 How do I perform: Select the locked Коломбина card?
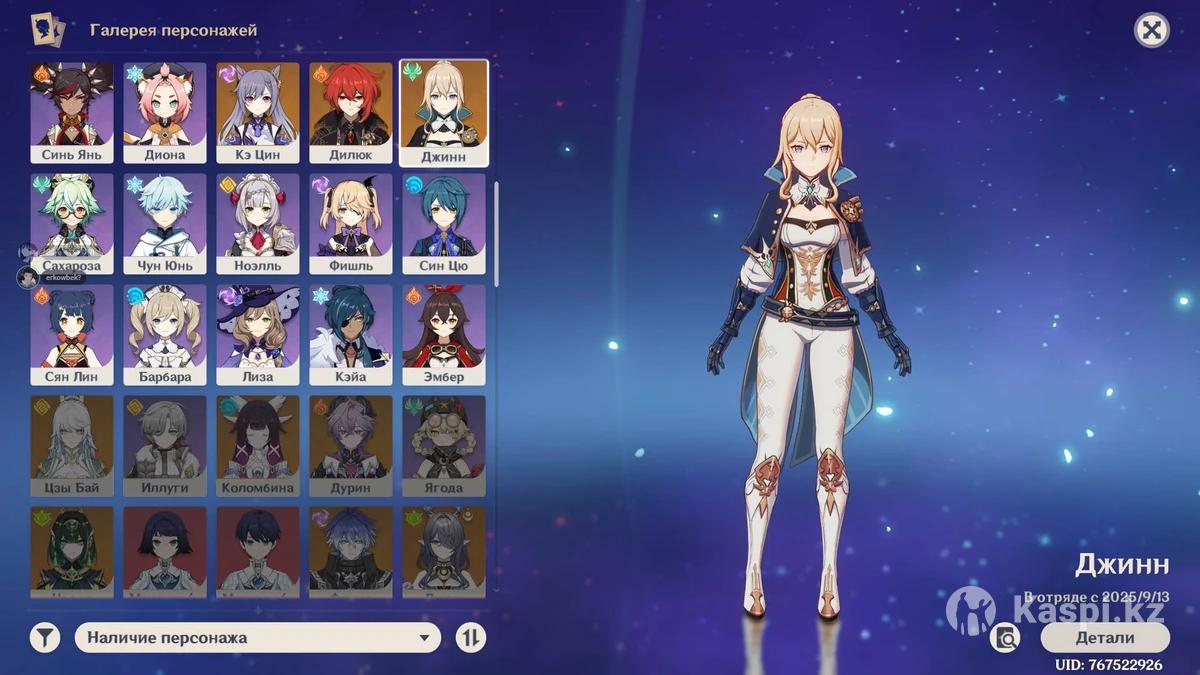[x=258, y=446]
